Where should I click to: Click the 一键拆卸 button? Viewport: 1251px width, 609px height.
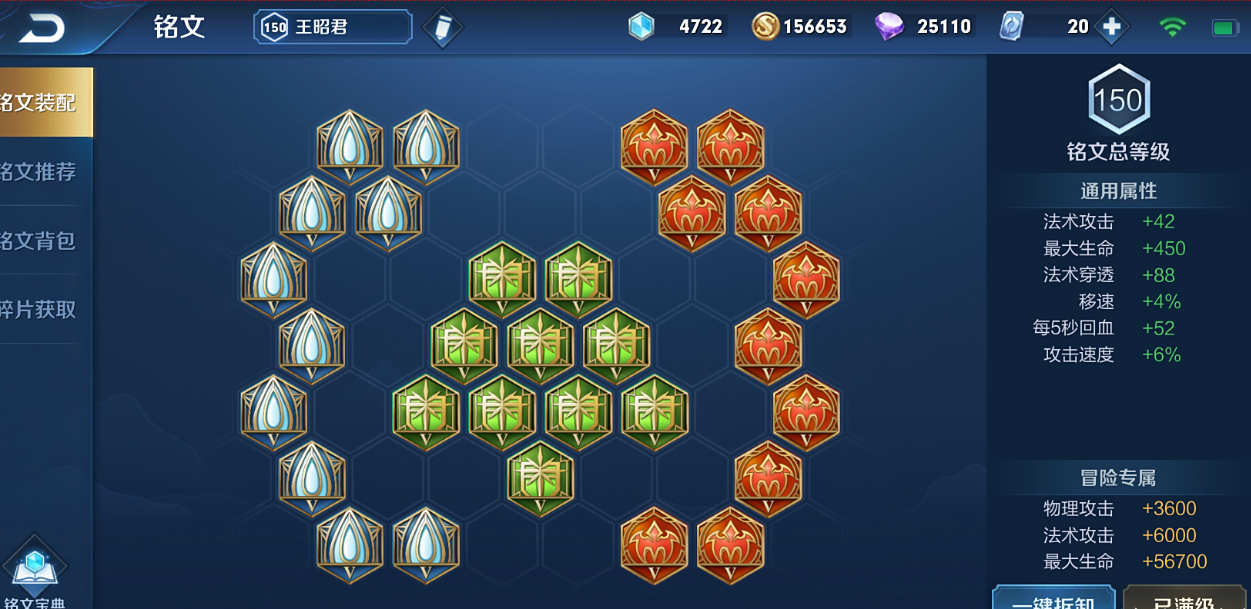point(1053,599)
